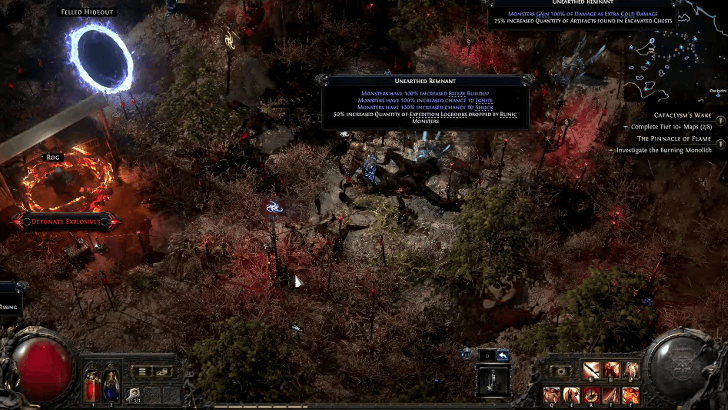Screen dimensions: 728x410
Task: Activate the skill bound to F
Action: (x=632, y=395)
